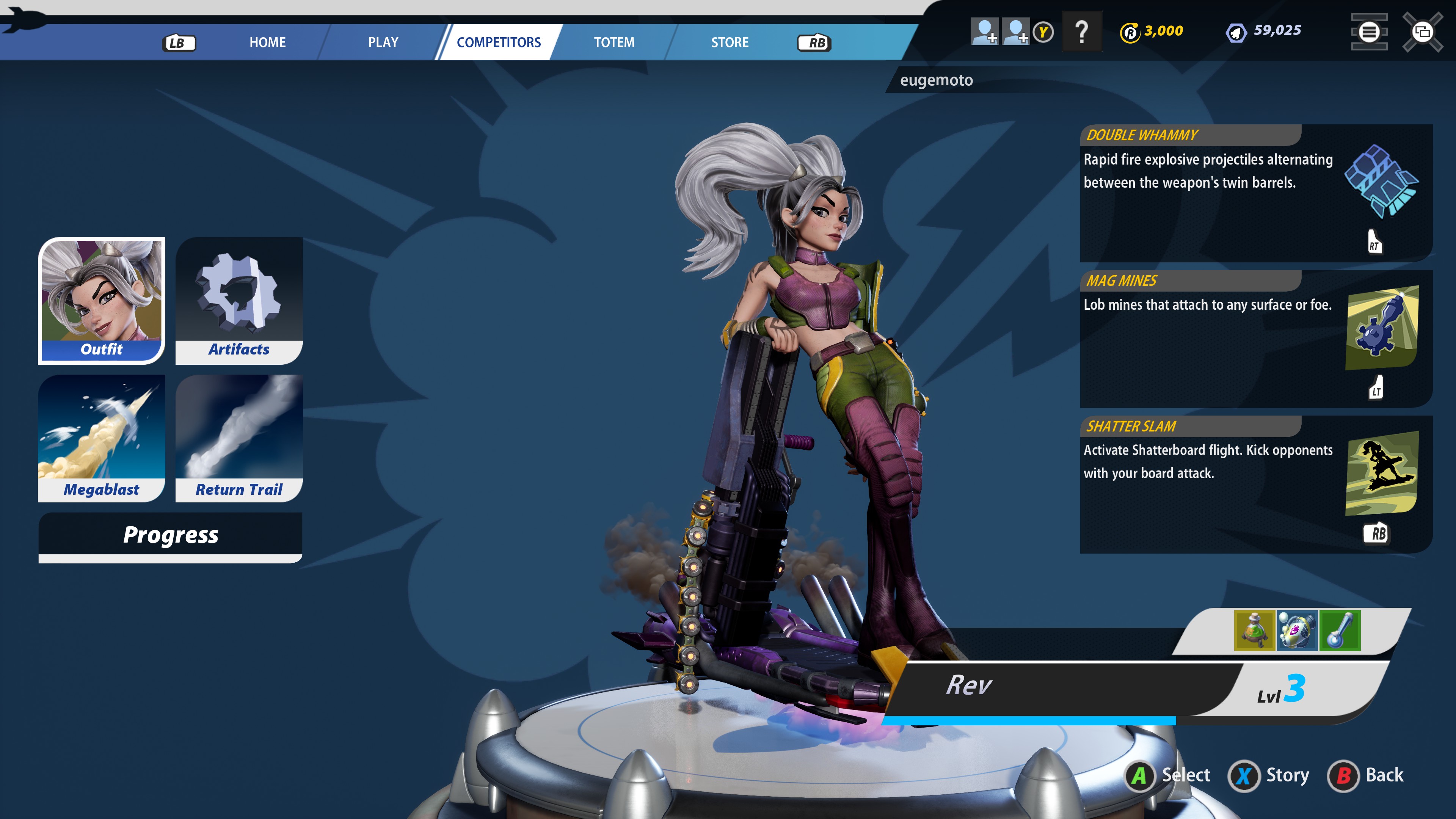View the Shatter Slam ability card
Viewport: 1456px width, 819px height.
point(1255,484)
